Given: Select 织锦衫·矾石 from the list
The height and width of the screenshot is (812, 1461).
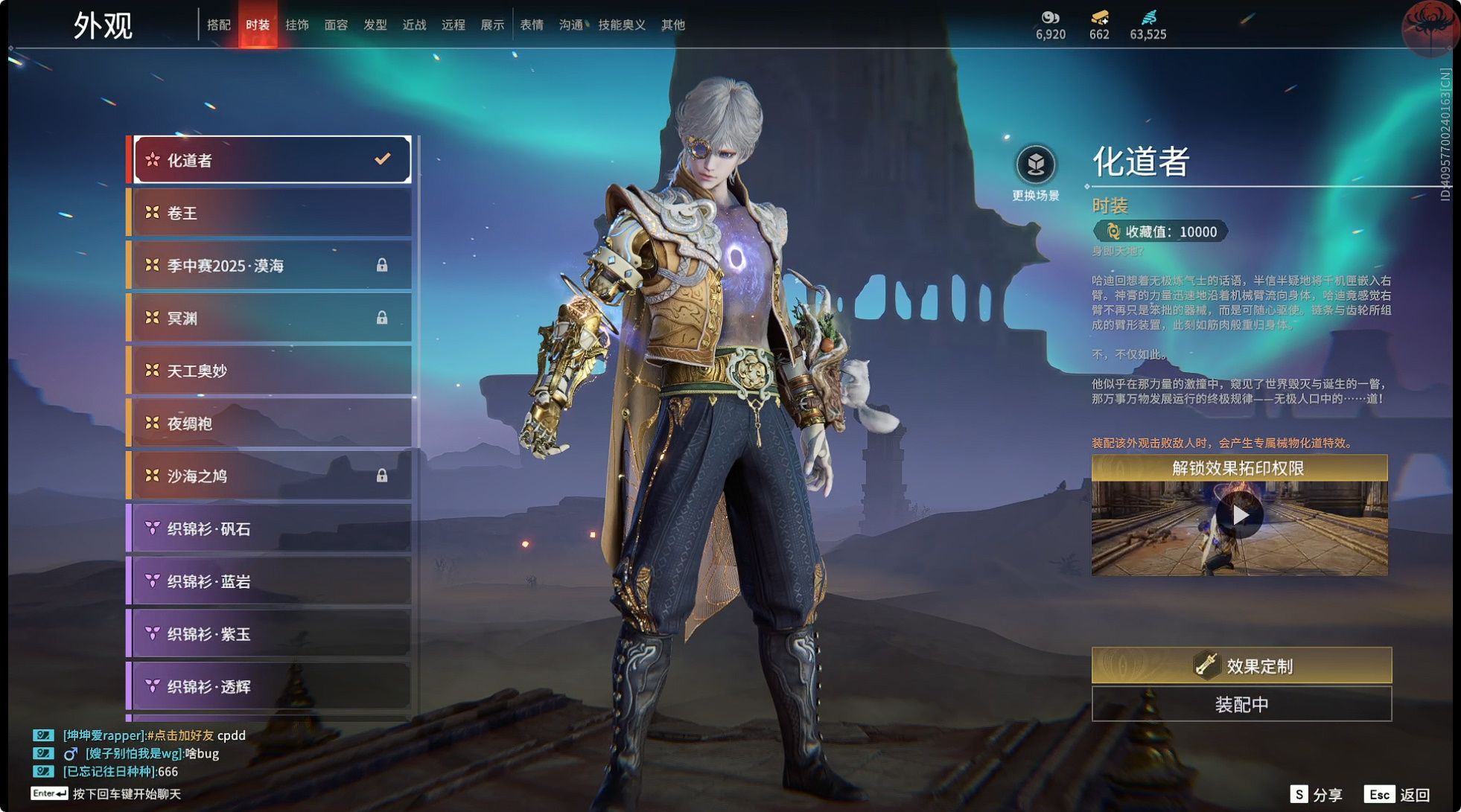Looking at the screenshot, I should (x=271, y=528).
